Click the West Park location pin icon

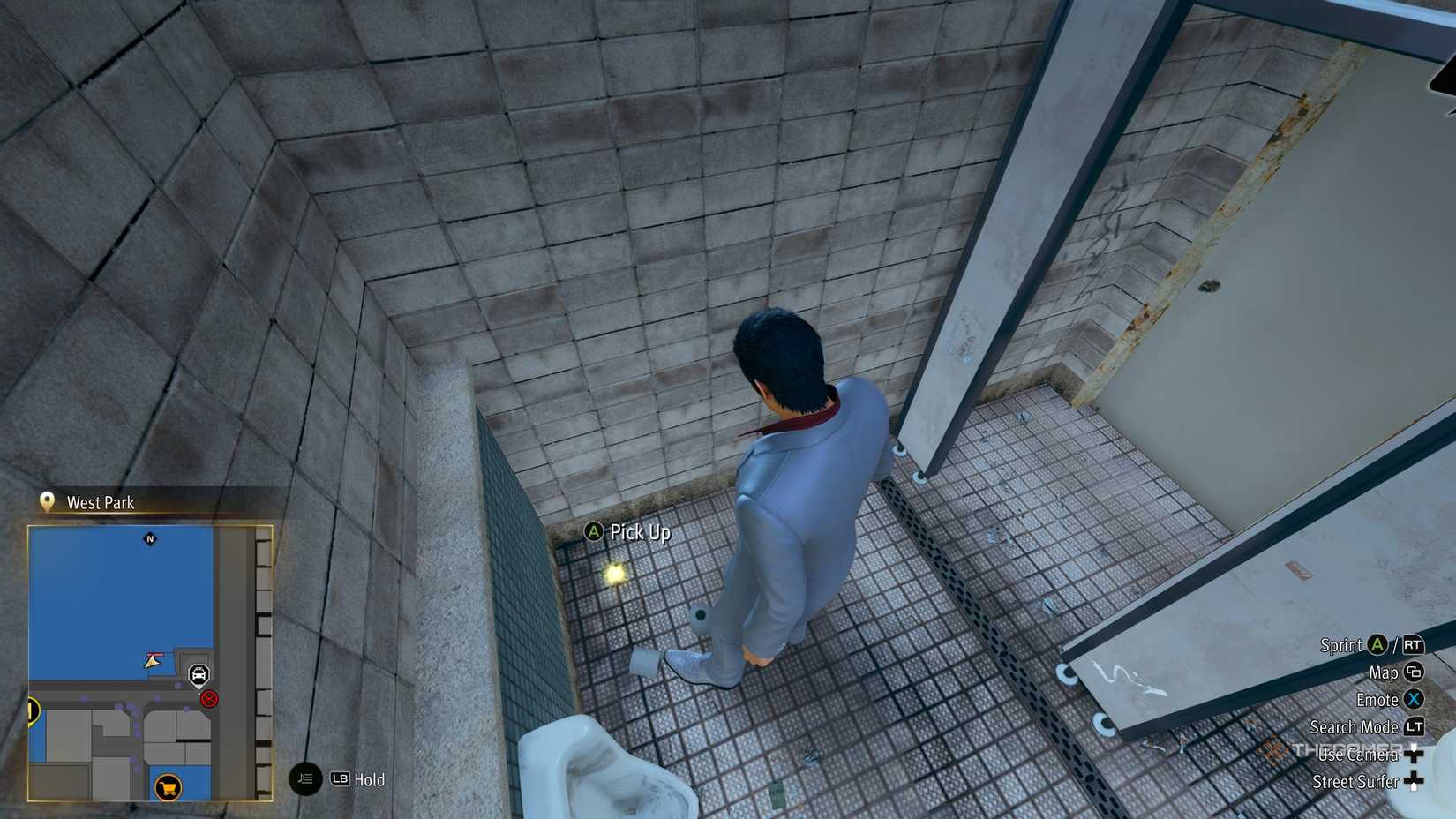(48, 501)
